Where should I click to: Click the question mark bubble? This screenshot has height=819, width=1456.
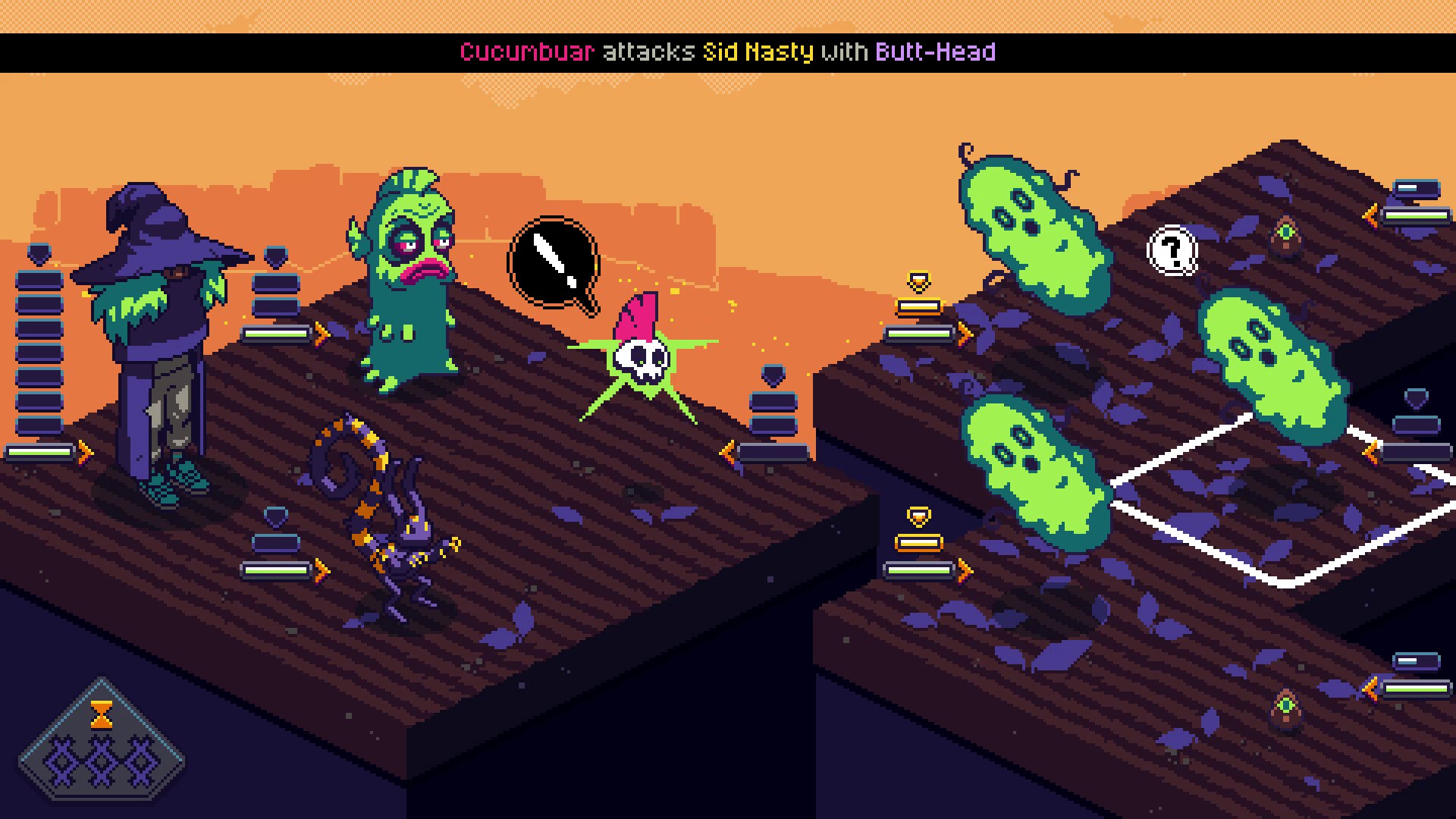coord(1172,249)
